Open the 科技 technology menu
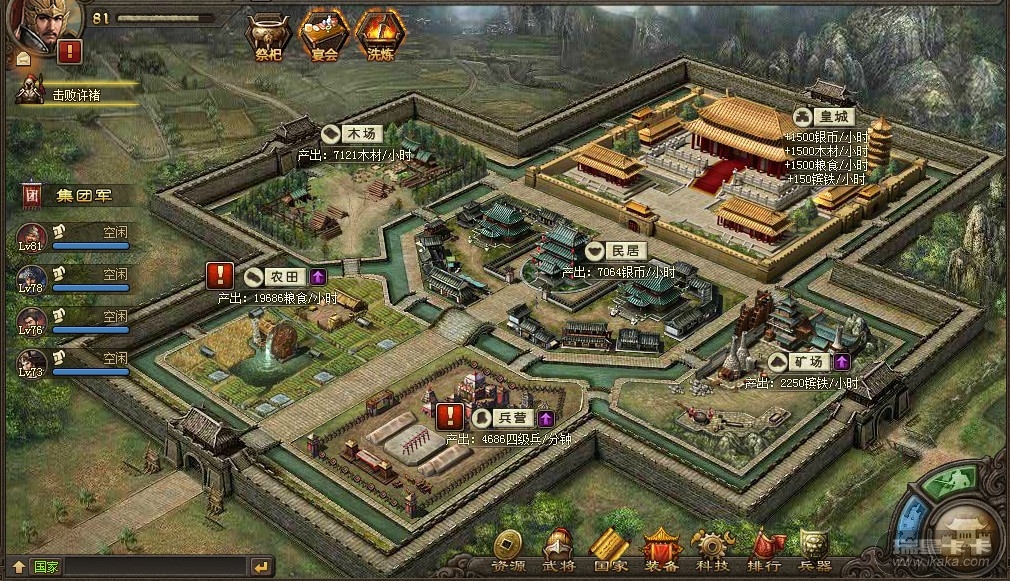Image resolution: width=1010 pixels, height=581 pixels. (711, 551)
